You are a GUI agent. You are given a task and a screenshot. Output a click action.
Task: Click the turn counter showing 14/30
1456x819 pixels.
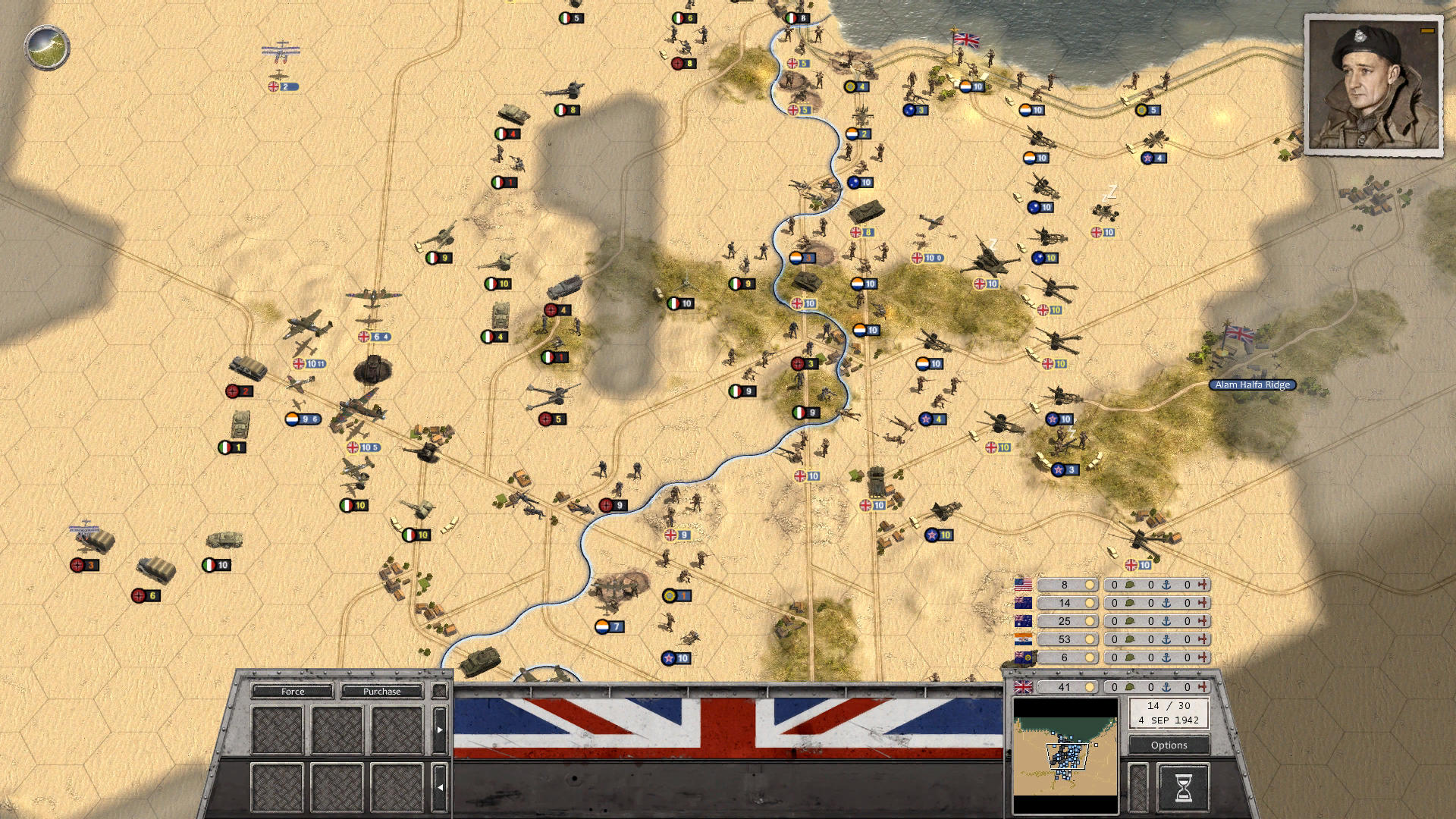1169,713
